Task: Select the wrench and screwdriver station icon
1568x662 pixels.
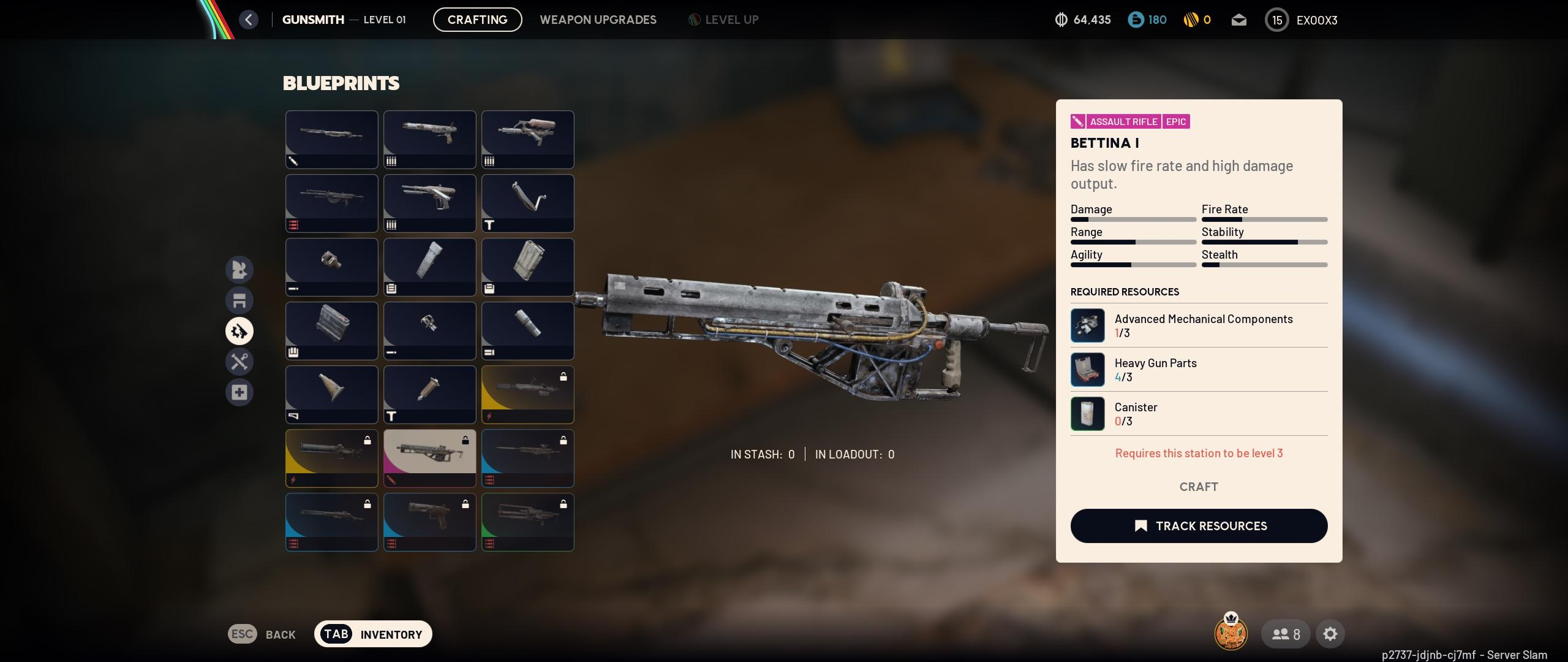Action: [x=239, y=362]
